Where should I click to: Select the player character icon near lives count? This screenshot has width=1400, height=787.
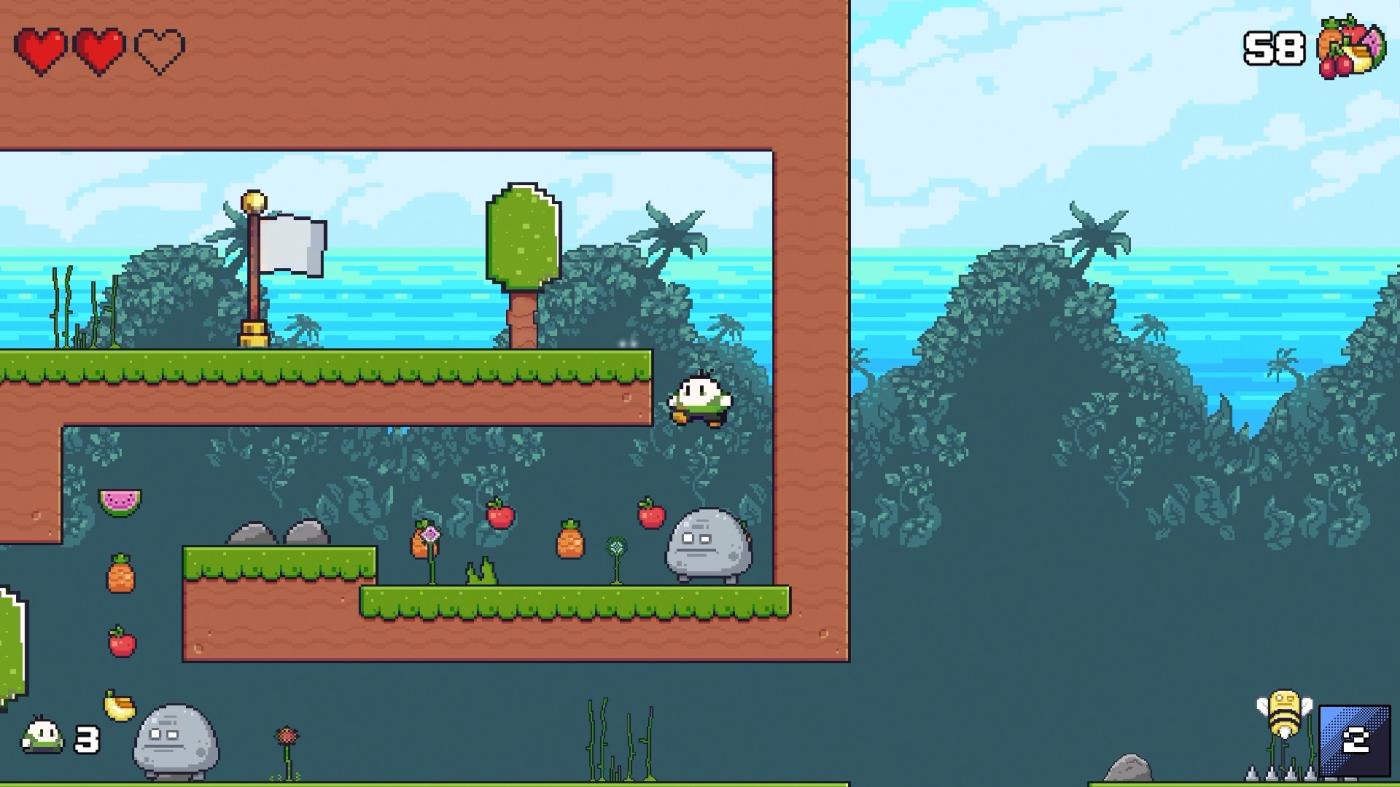tap(40, 736)
